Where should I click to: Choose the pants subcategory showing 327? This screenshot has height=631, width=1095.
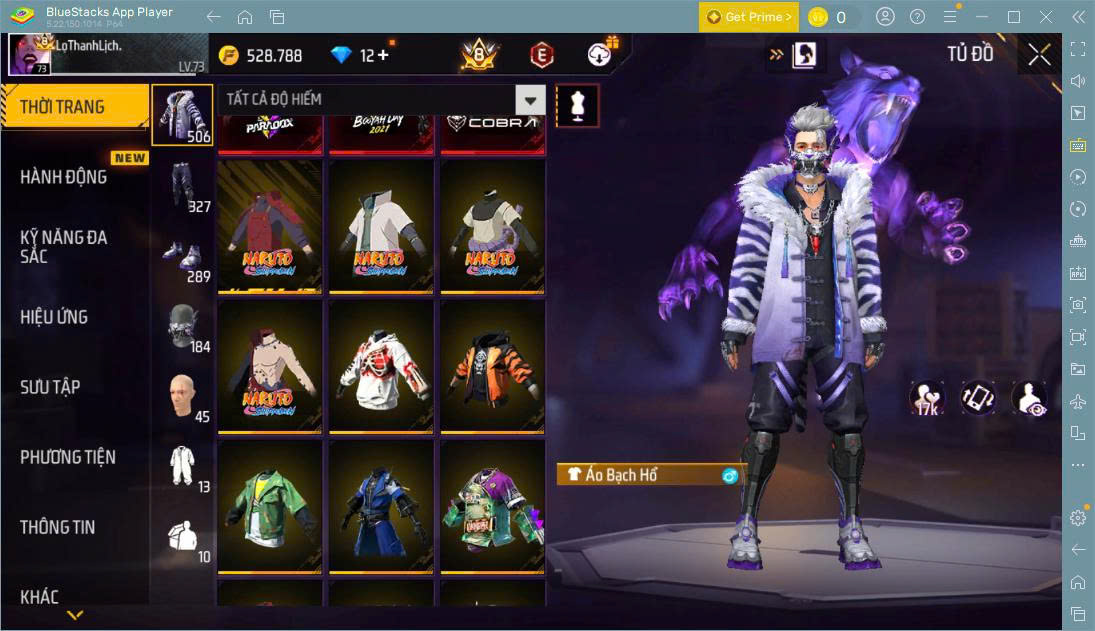pos(182,187)
